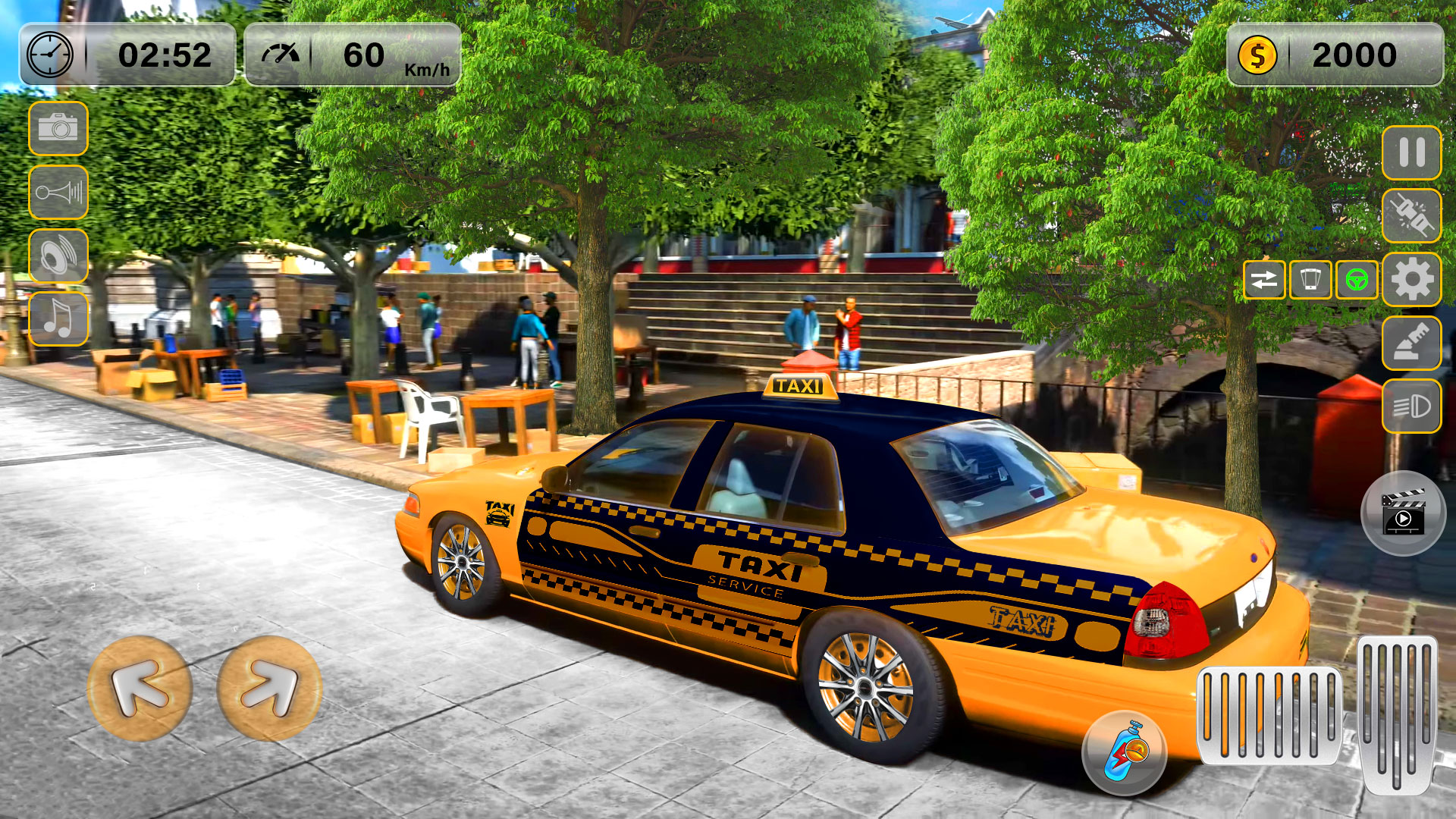The width and height of the screenshot is (1456, 819).
Task: Check the 02:52 timer display
Action: coord(129,53)
